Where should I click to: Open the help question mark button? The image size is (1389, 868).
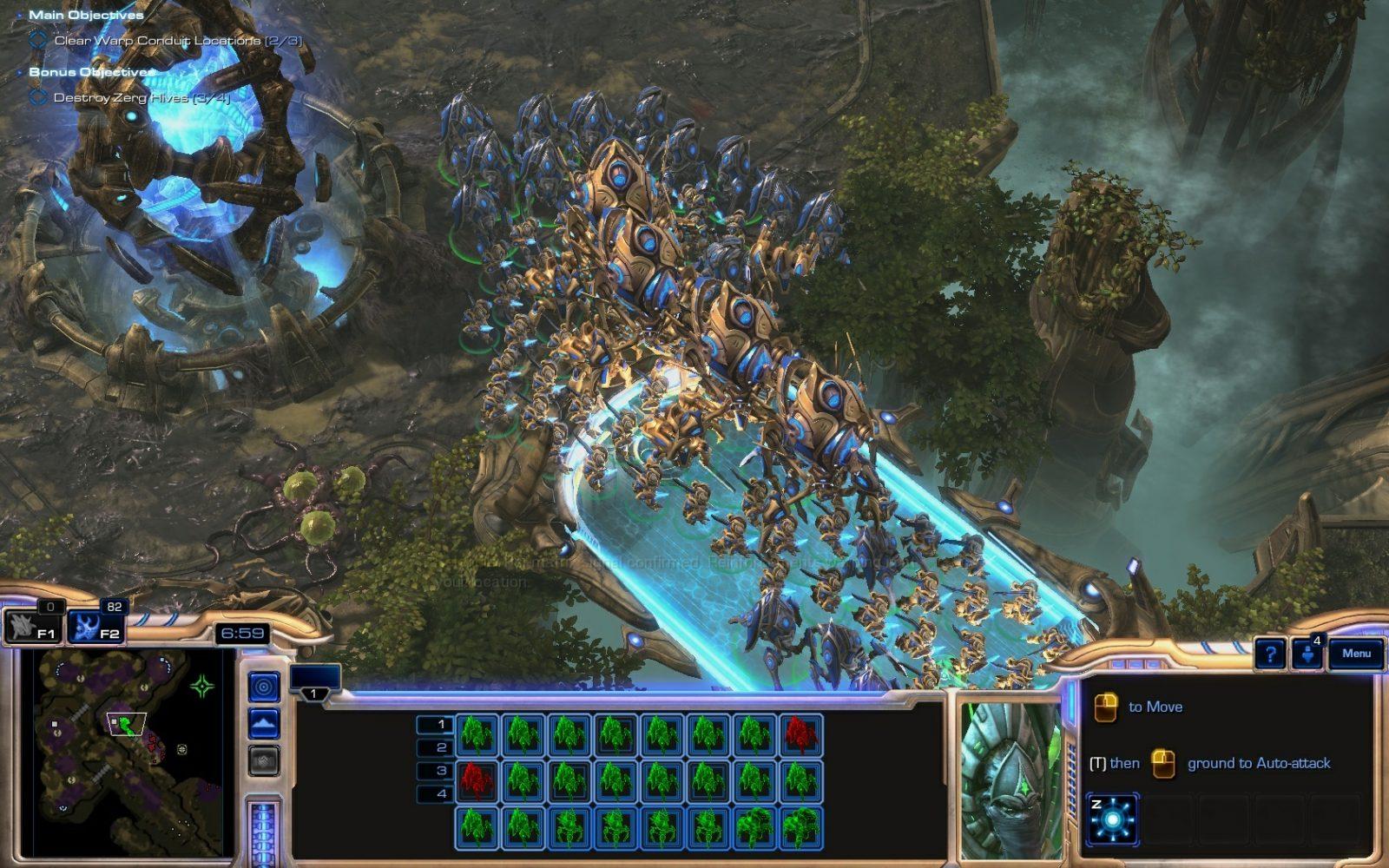(x=1270, y=654)
